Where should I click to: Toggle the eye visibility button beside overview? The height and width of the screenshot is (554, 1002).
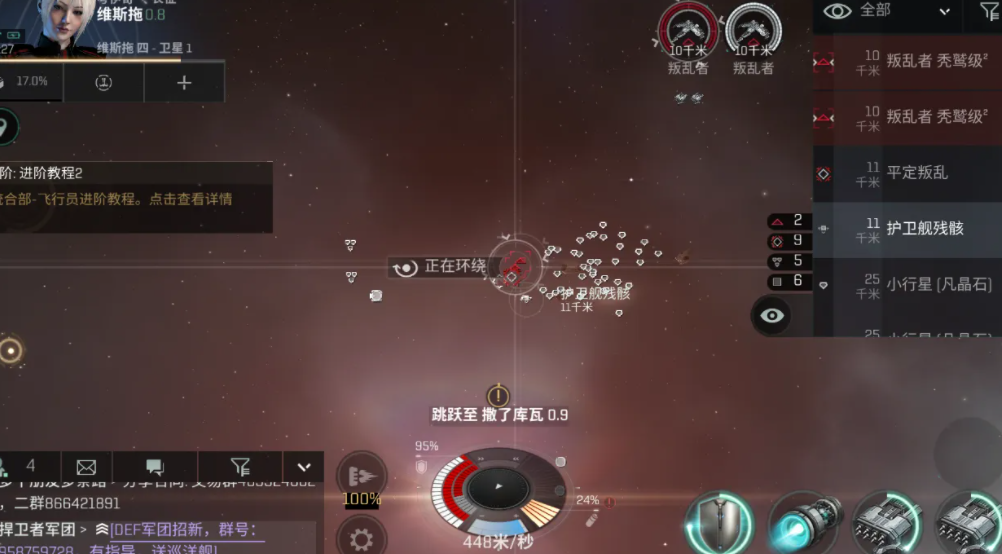[x=773, y=316]
